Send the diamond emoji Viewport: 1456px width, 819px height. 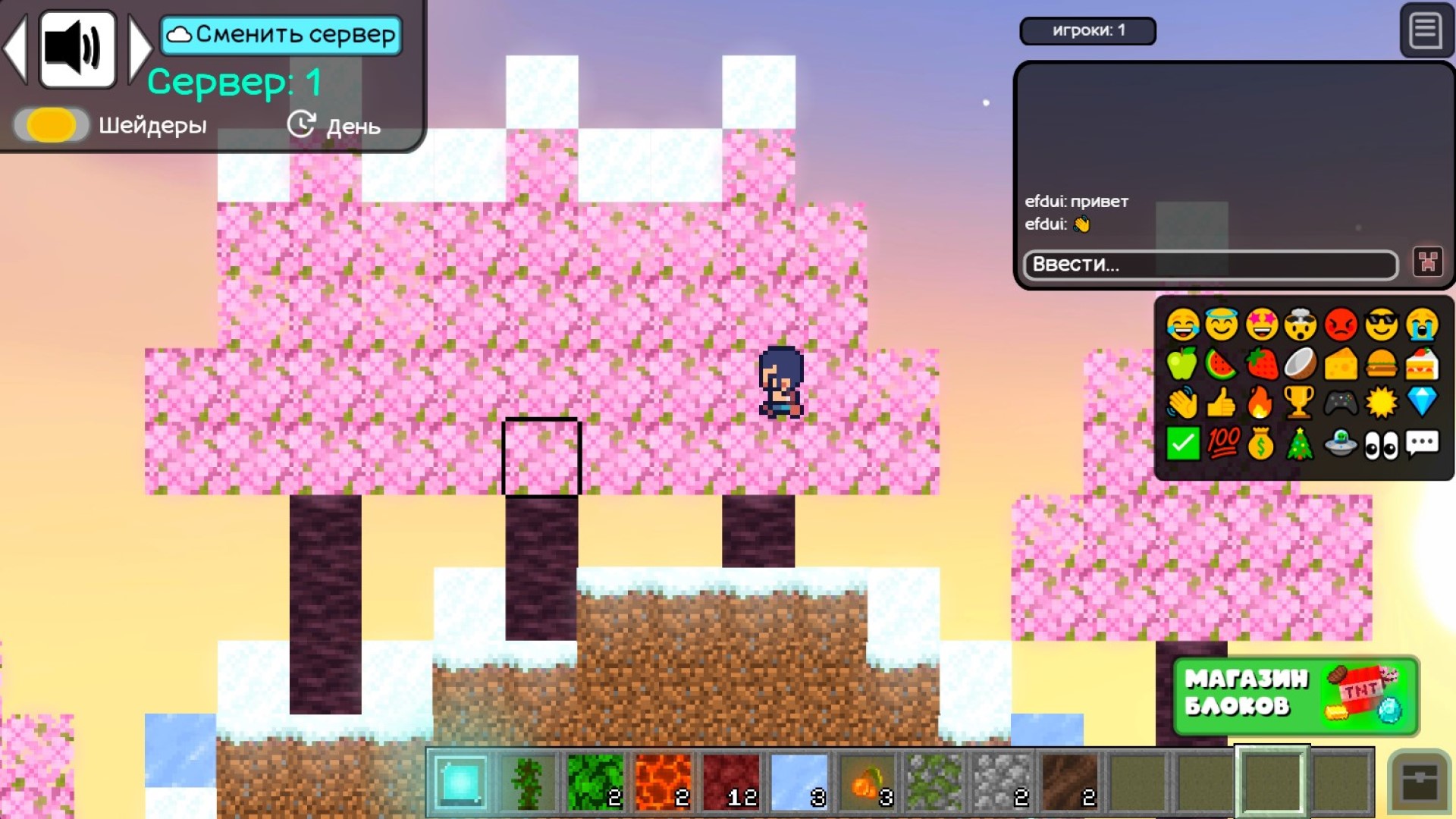(1423, 400)
